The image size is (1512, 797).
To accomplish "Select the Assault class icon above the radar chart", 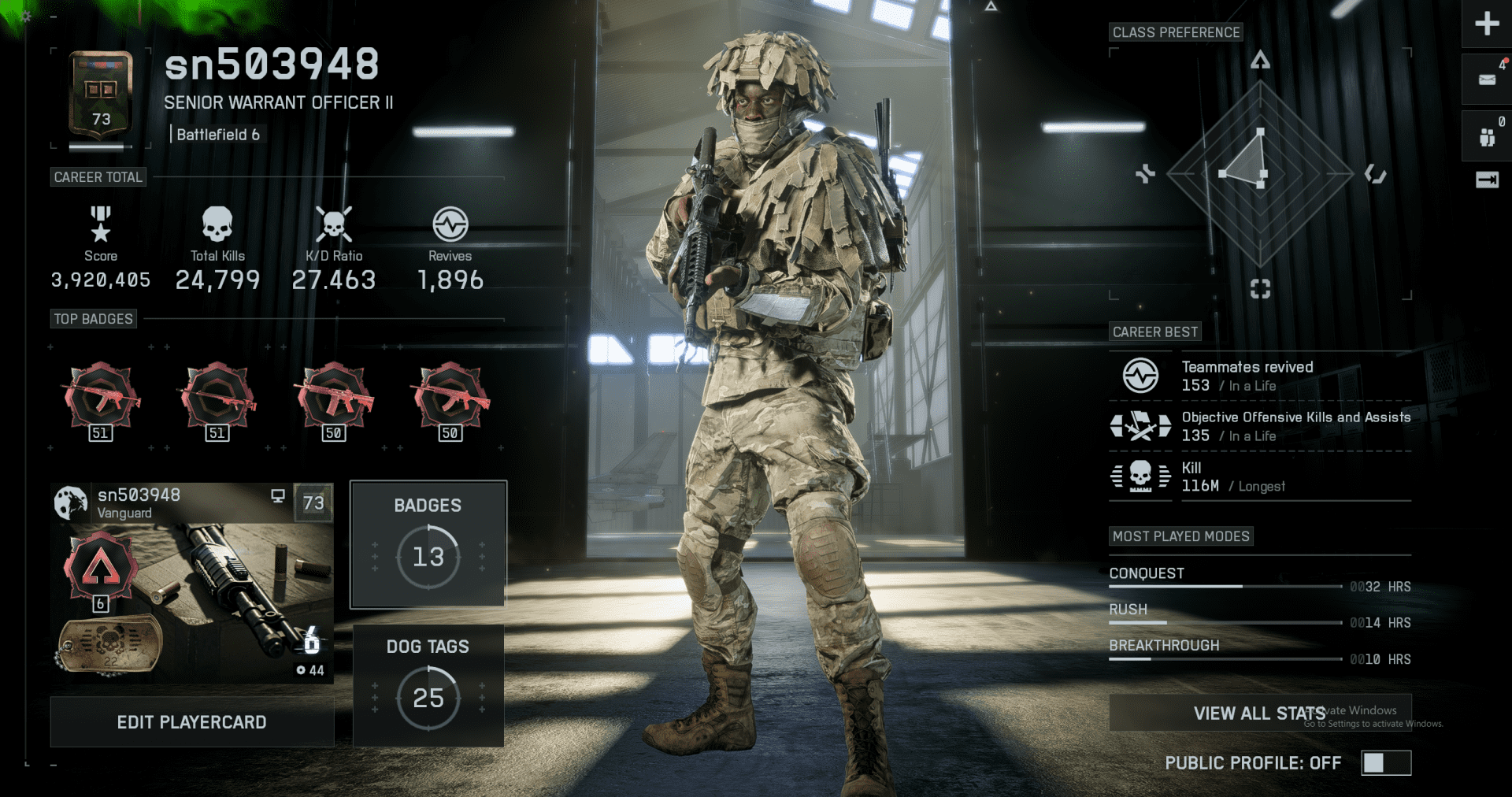I will pyautogui.click(x=1261, y=60).
